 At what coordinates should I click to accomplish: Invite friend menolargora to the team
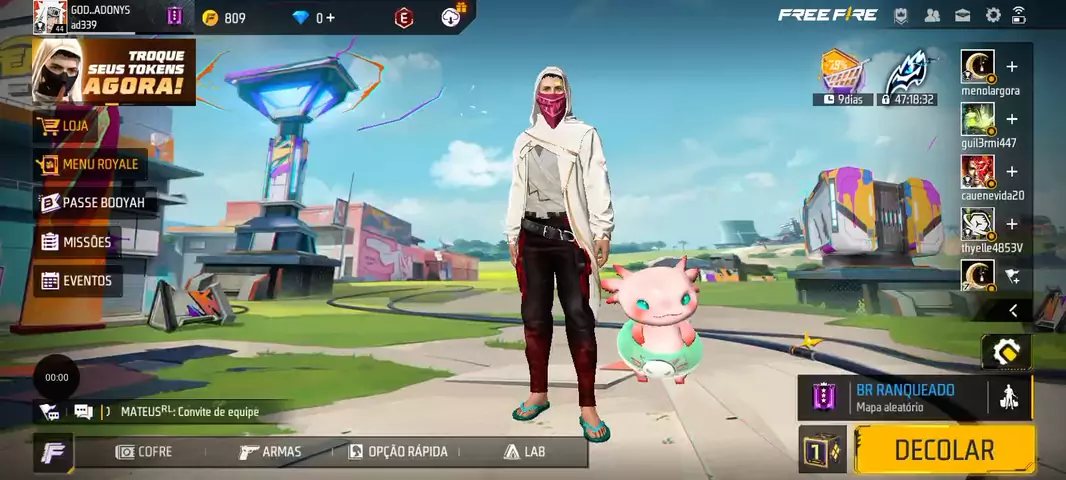click(1012, 67)
